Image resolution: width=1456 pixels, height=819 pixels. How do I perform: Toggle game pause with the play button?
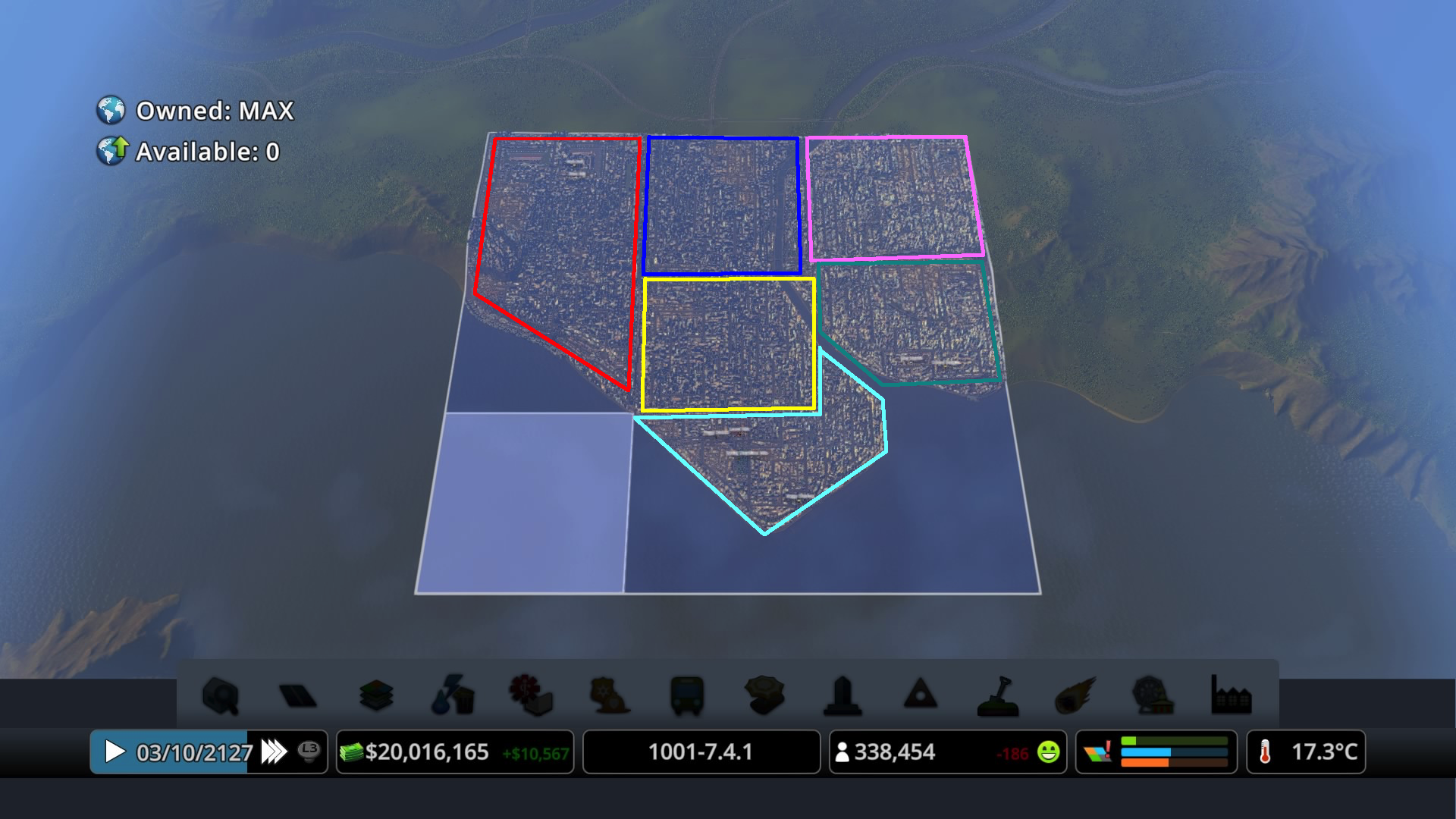point(115,752)
